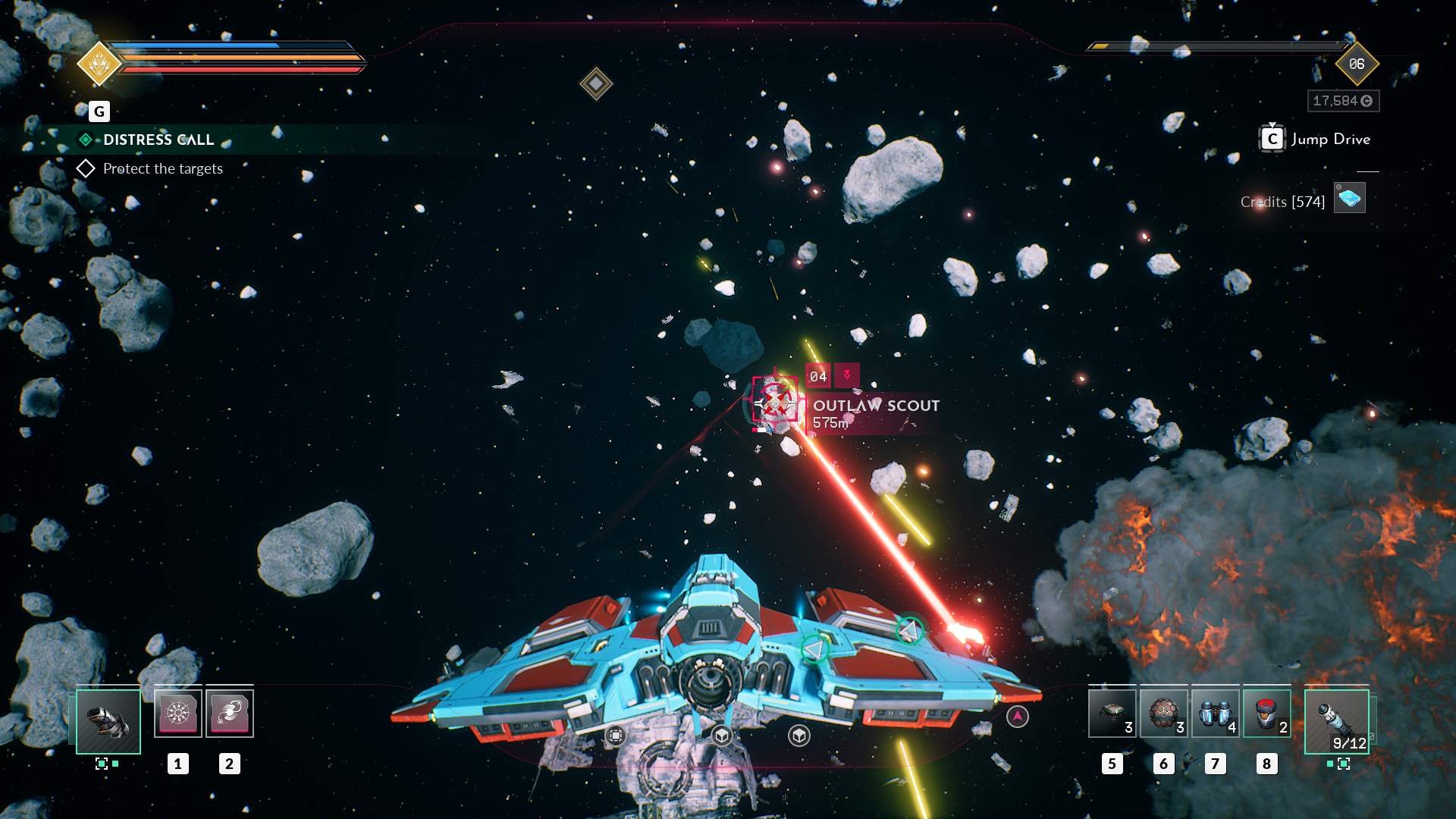Deploy the combat drone in slot 5
This screenshot has width=1456, height=819.
tap(1112, 714)
